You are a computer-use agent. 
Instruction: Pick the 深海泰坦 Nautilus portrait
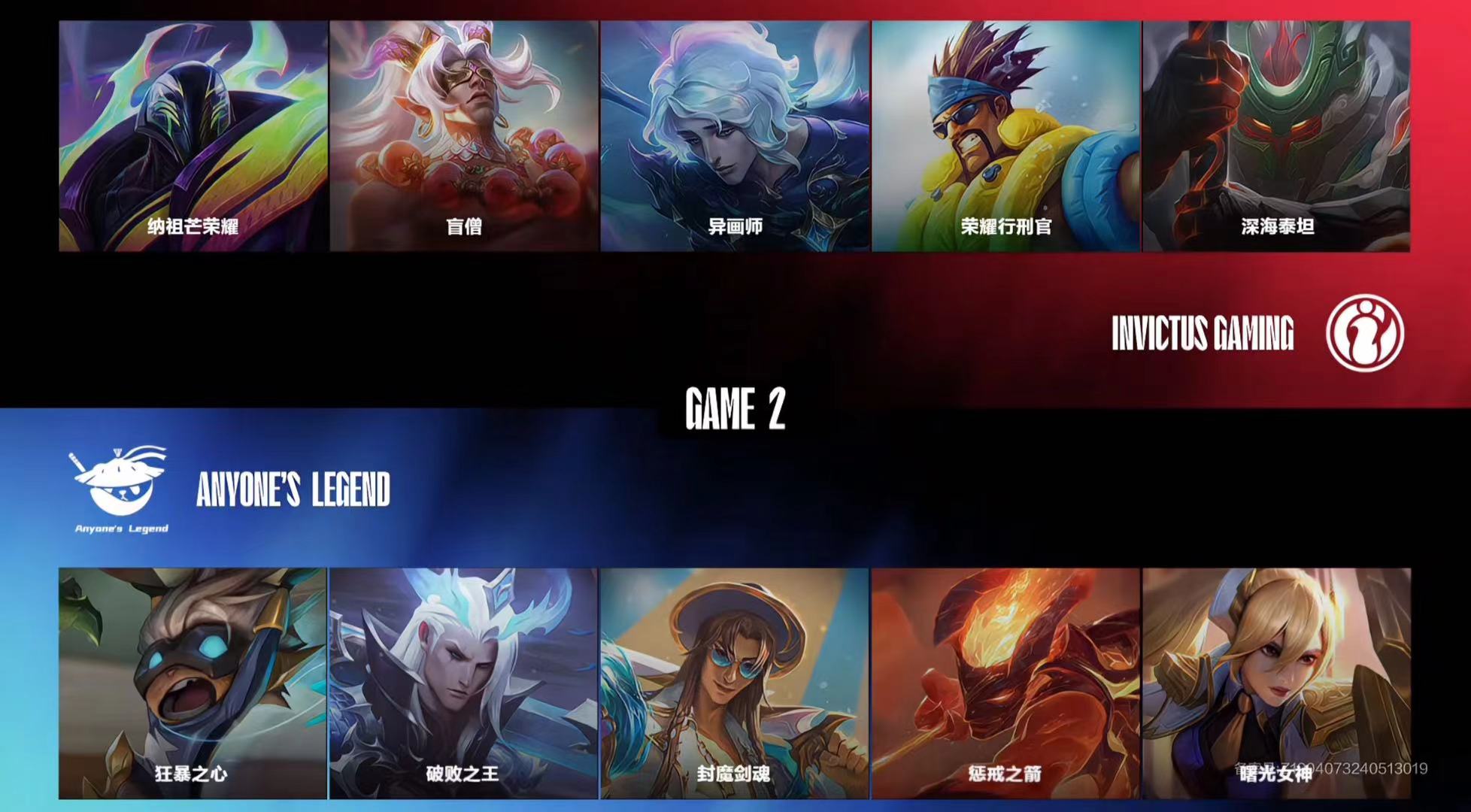click(1276, 136)
